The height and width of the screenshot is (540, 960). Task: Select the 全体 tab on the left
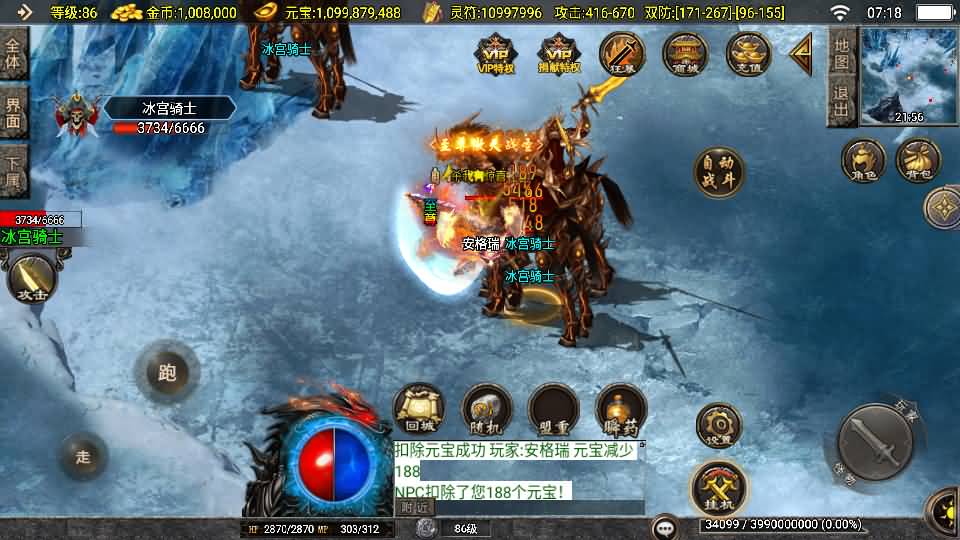pyautogui.click(x=13, y=53)
